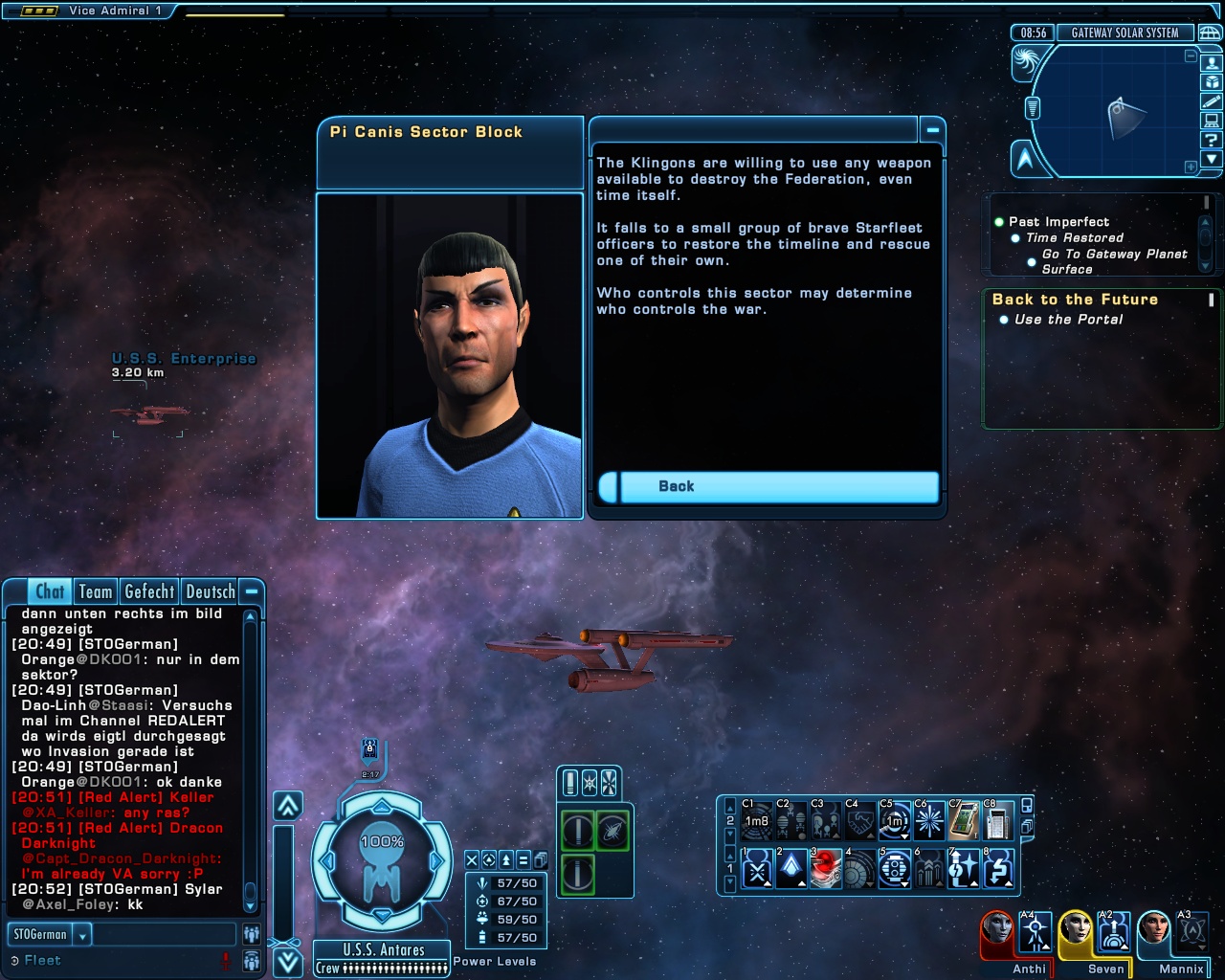Minimize the Pi Canis dialog window

coord(931,129)
